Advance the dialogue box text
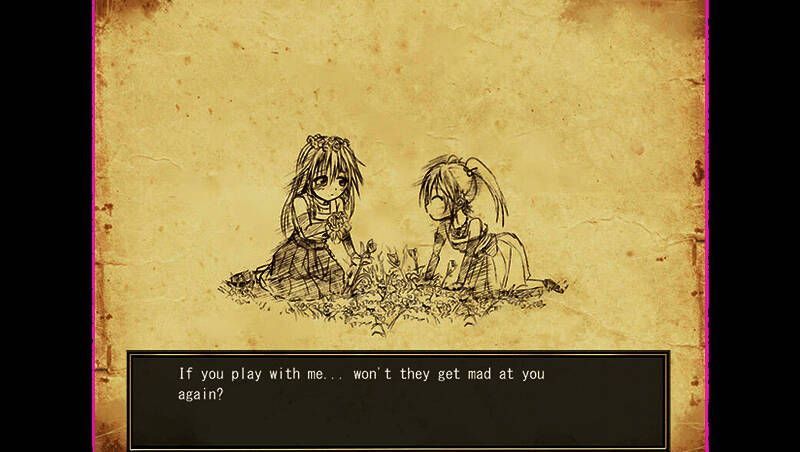Screen dimensions: 800x452 (x=397, y=398)
